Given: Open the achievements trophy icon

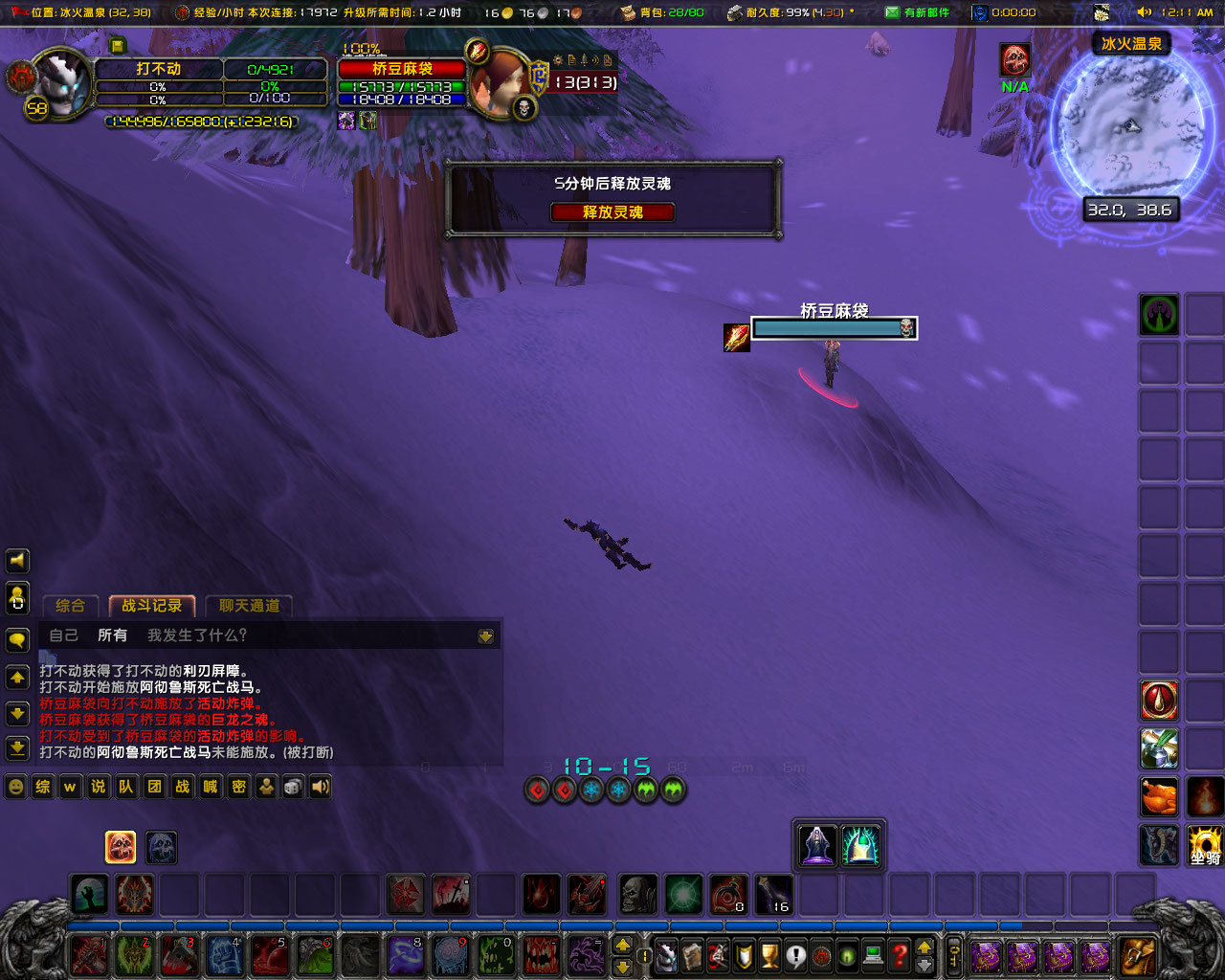Looking at the screenshot, I should (x=769, y=954).
